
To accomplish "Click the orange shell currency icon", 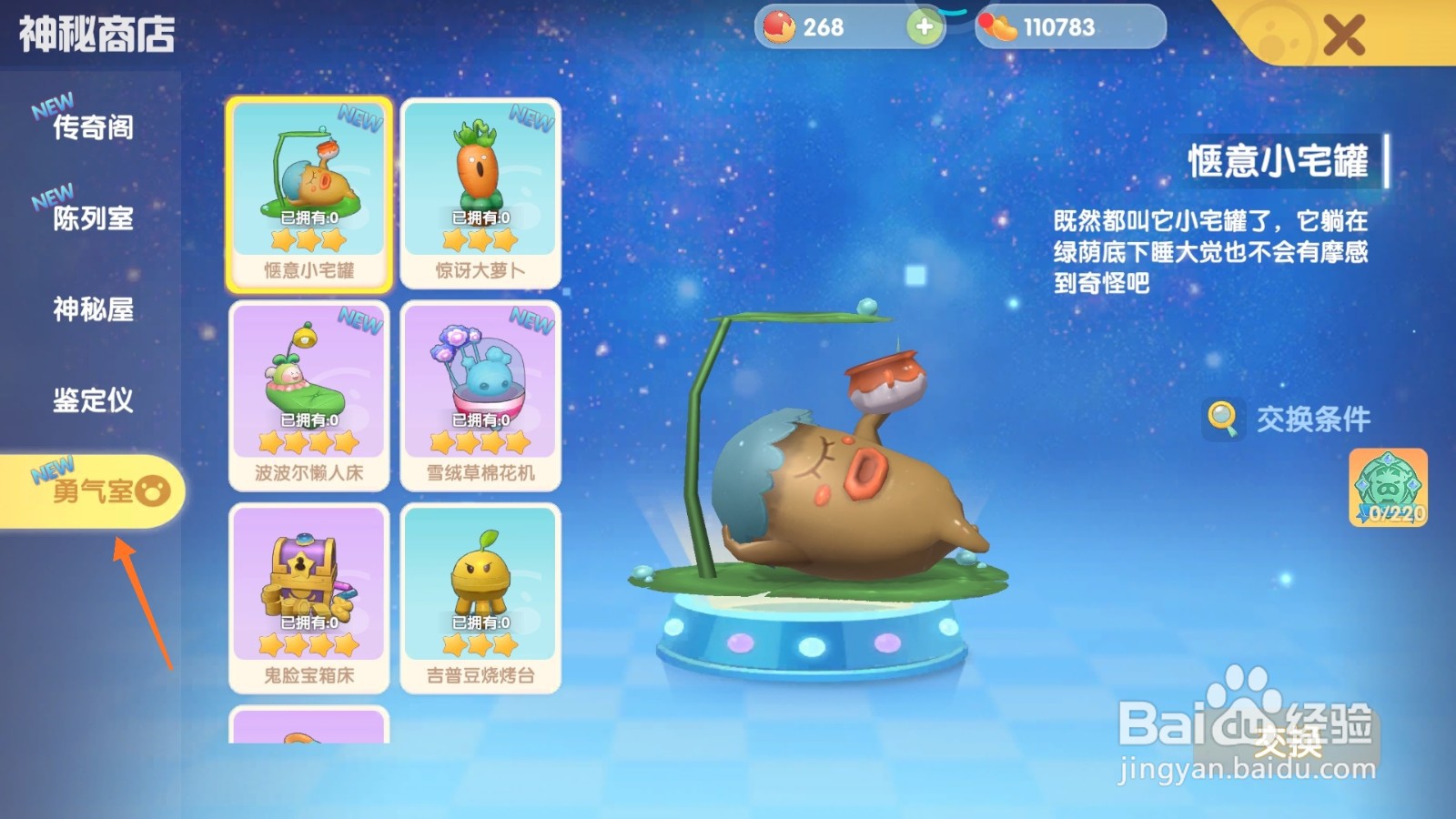I will [x=1000, y=26].
